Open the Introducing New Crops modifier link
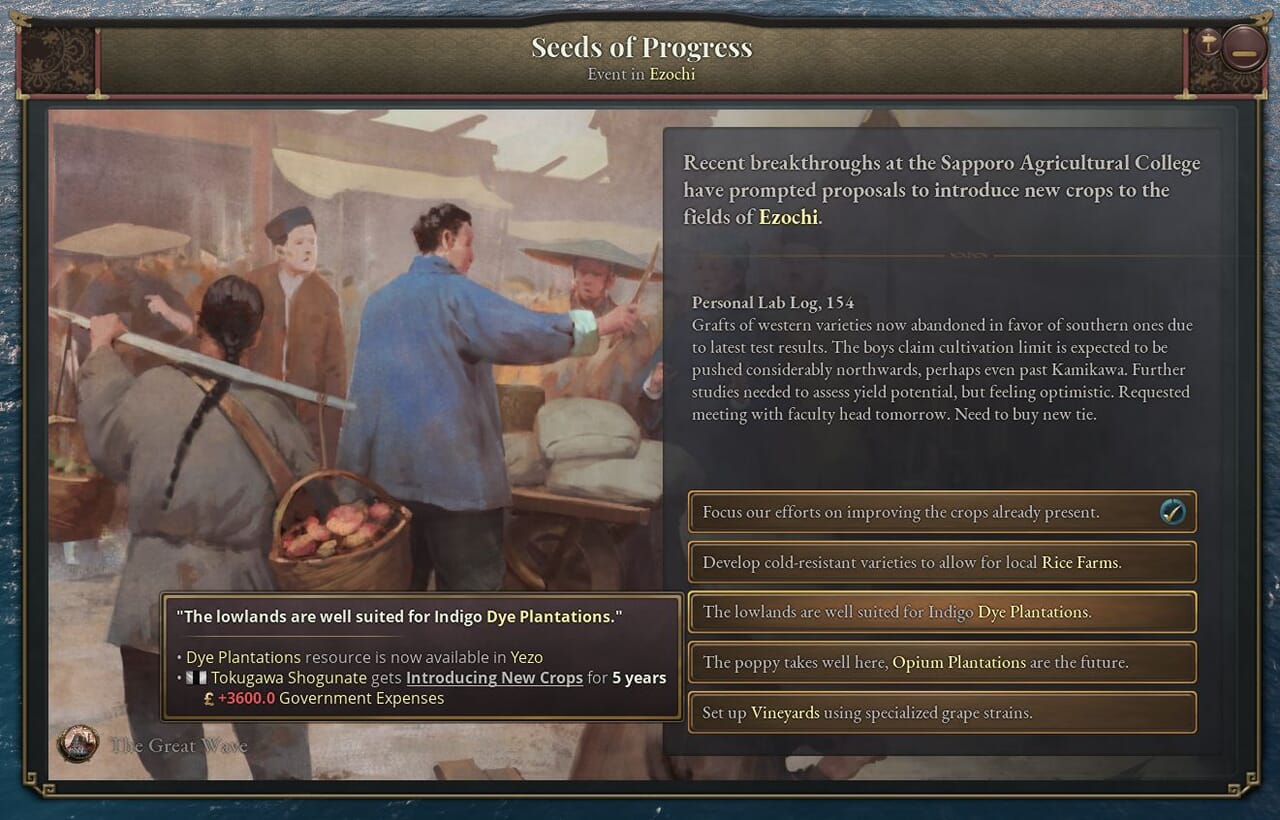This screenshot has height=820, width=1280. pos(494,678)
